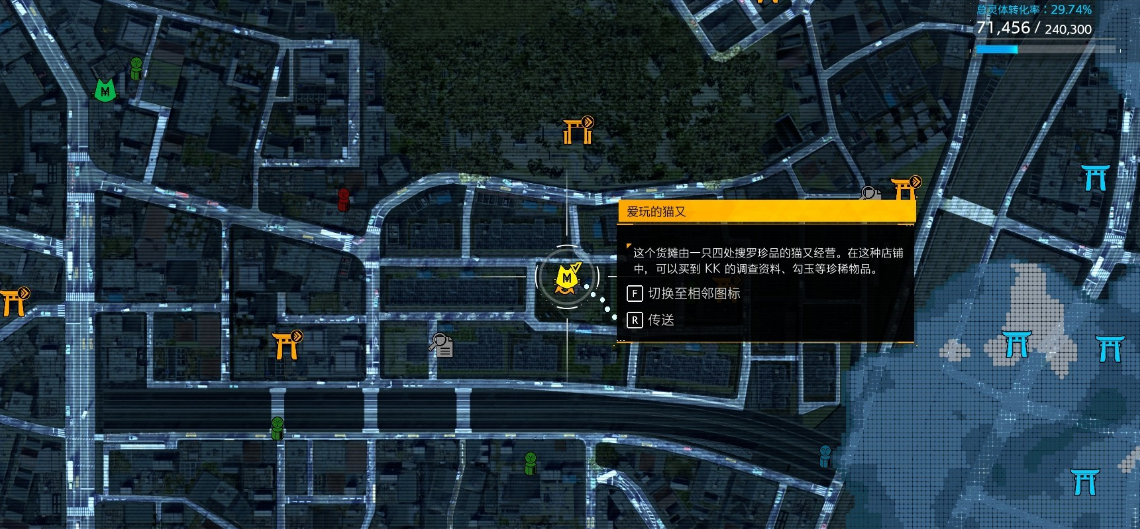Click the green nekomata cat-head marker
This screenshot has width=1140, height=529.
(104, 90)
